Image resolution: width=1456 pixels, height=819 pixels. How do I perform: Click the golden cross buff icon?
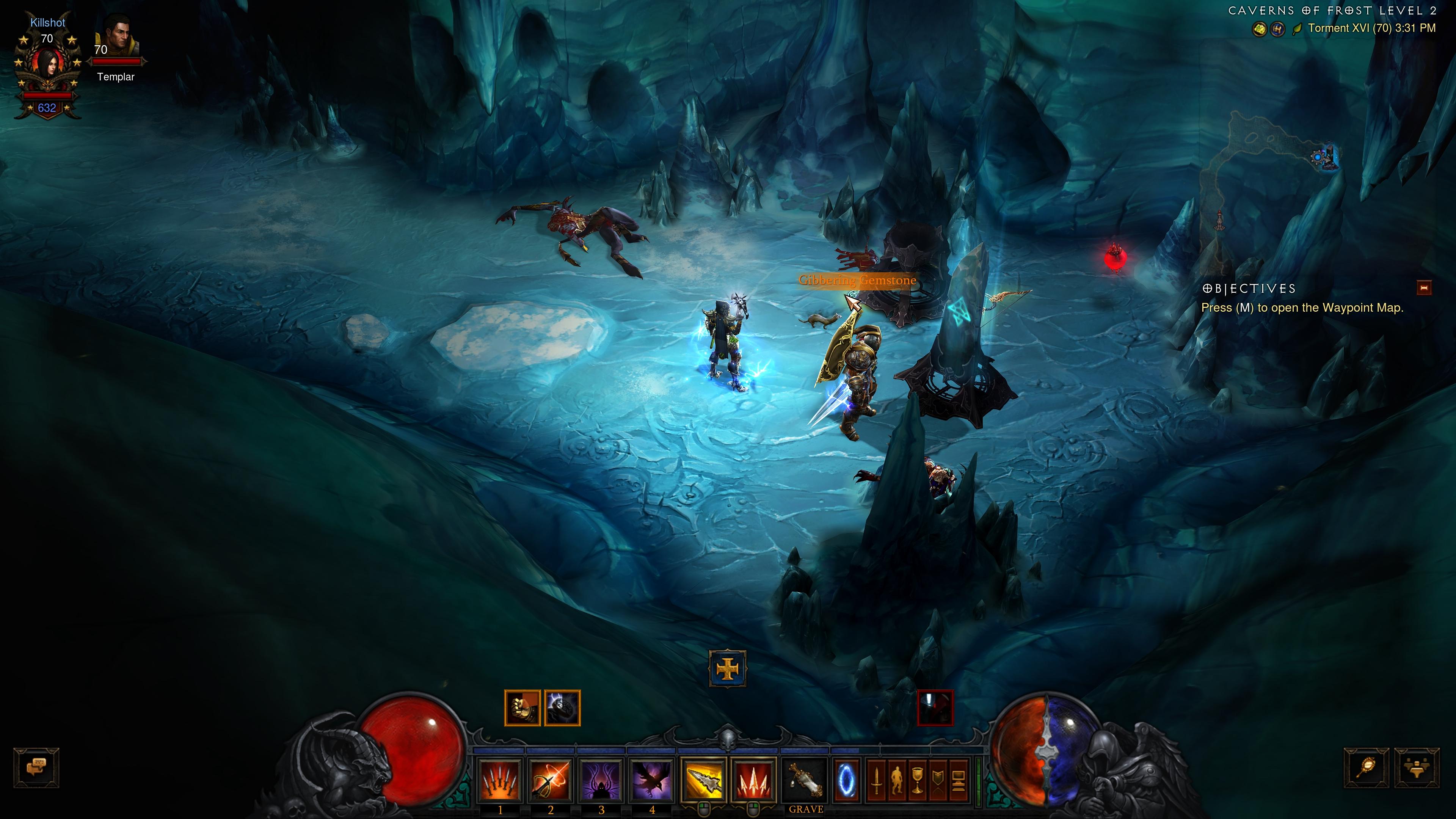pos(728,669)
